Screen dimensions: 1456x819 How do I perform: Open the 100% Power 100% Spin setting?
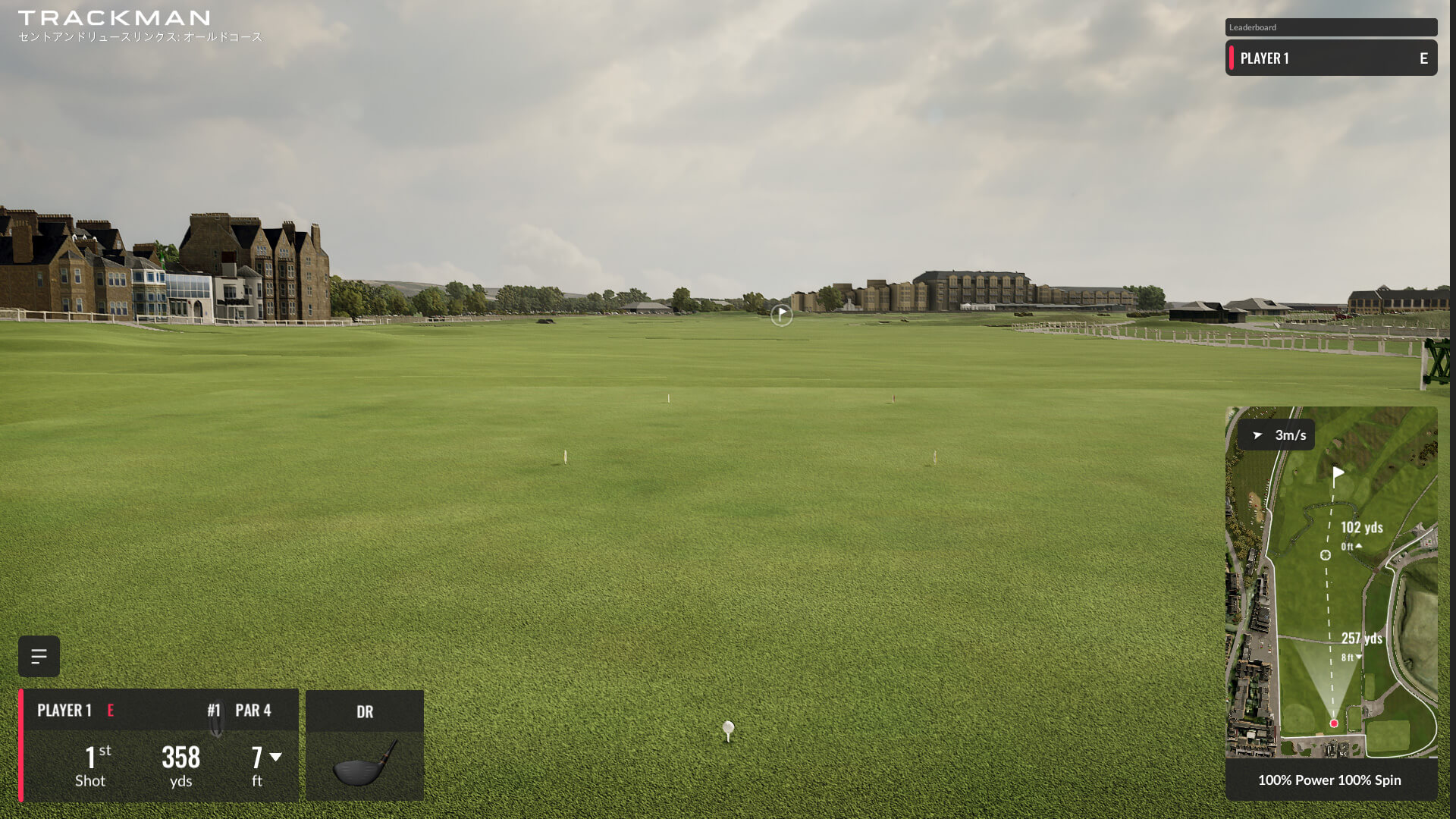click(1330, 780)
